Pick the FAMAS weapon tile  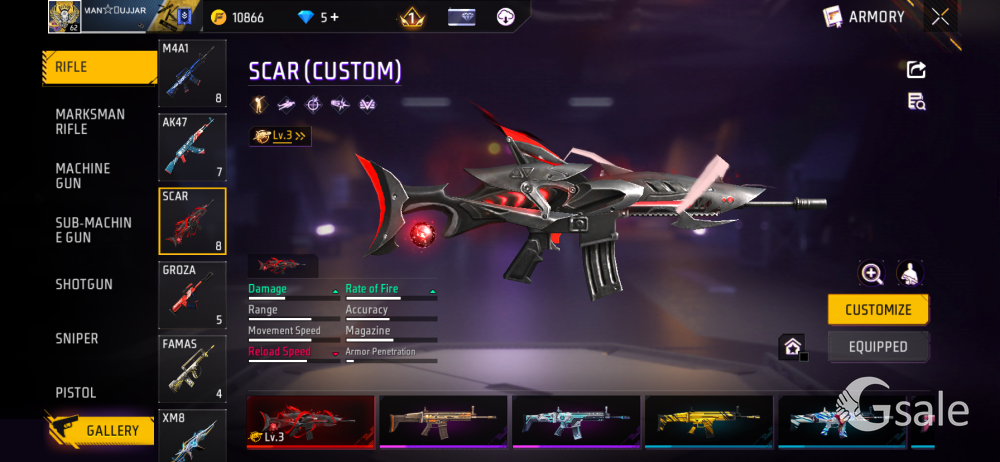click(x=192, y=368)
